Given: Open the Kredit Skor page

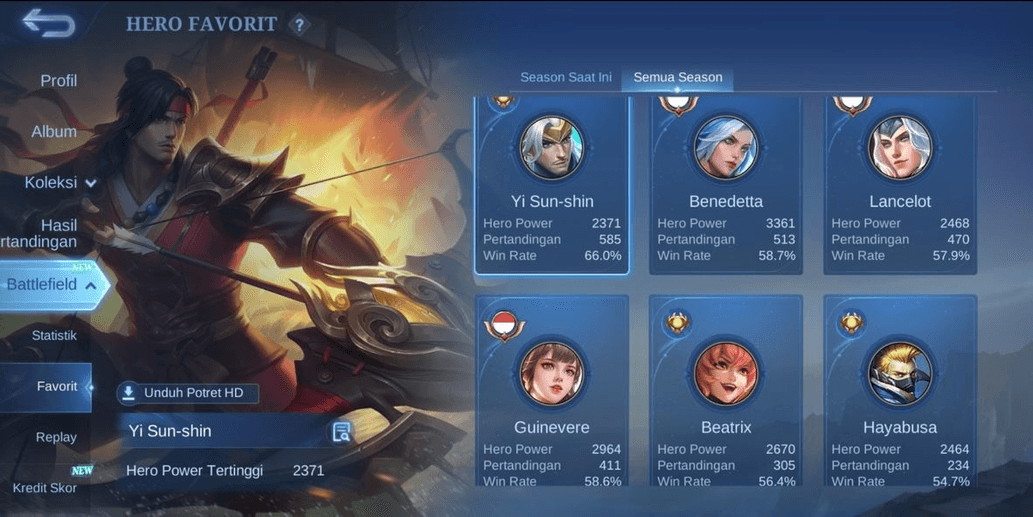Looking at the screenshot, I should click(45, 488).
